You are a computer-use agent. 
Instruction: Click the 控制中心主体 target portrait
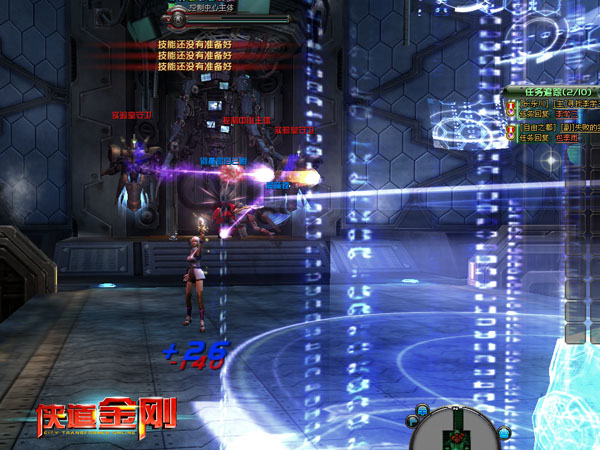(x=178, y=17)
